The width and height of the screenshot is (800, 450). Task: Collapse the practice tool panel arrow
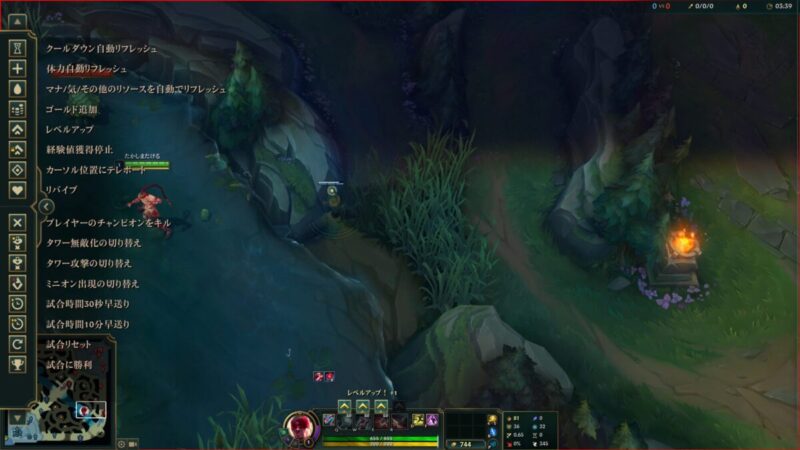point(45,206)
